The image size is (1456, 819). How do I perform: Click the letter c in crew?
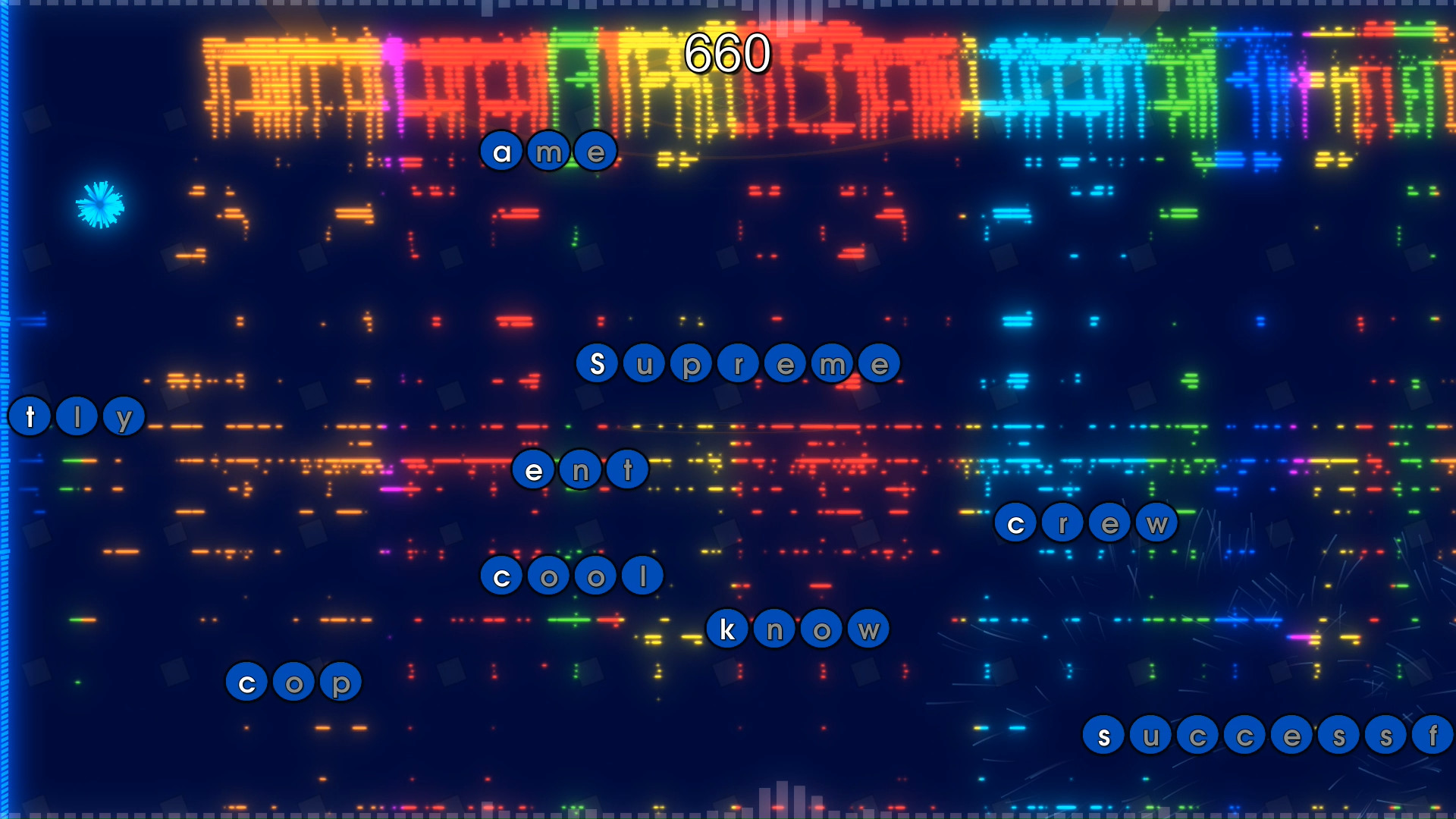(1015, 524)
